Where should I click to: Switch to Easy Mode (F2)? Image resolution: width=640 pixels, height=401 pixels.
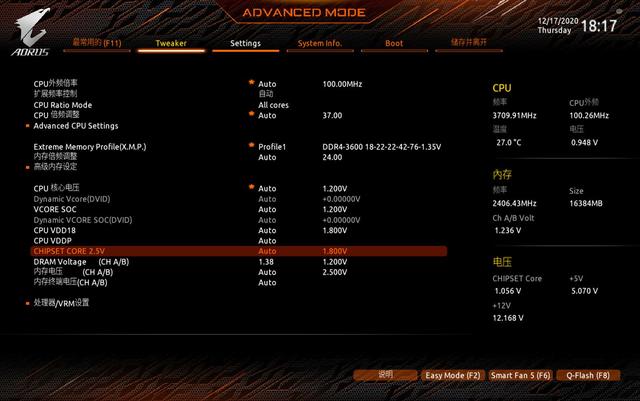[x=453, y=375]
